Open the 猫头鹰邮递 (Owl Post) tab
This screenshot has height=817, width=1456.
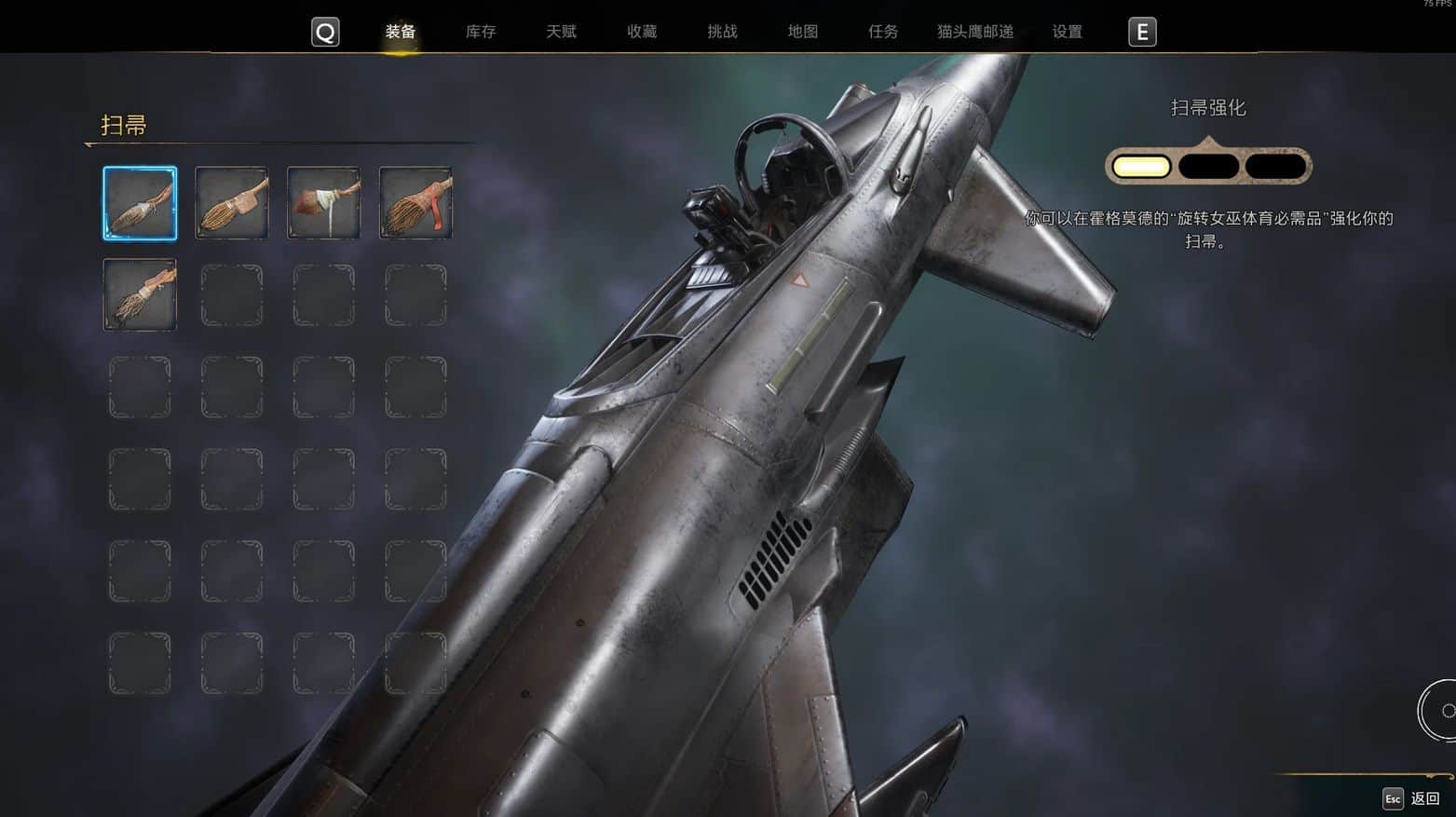click(x=975, y=32)
